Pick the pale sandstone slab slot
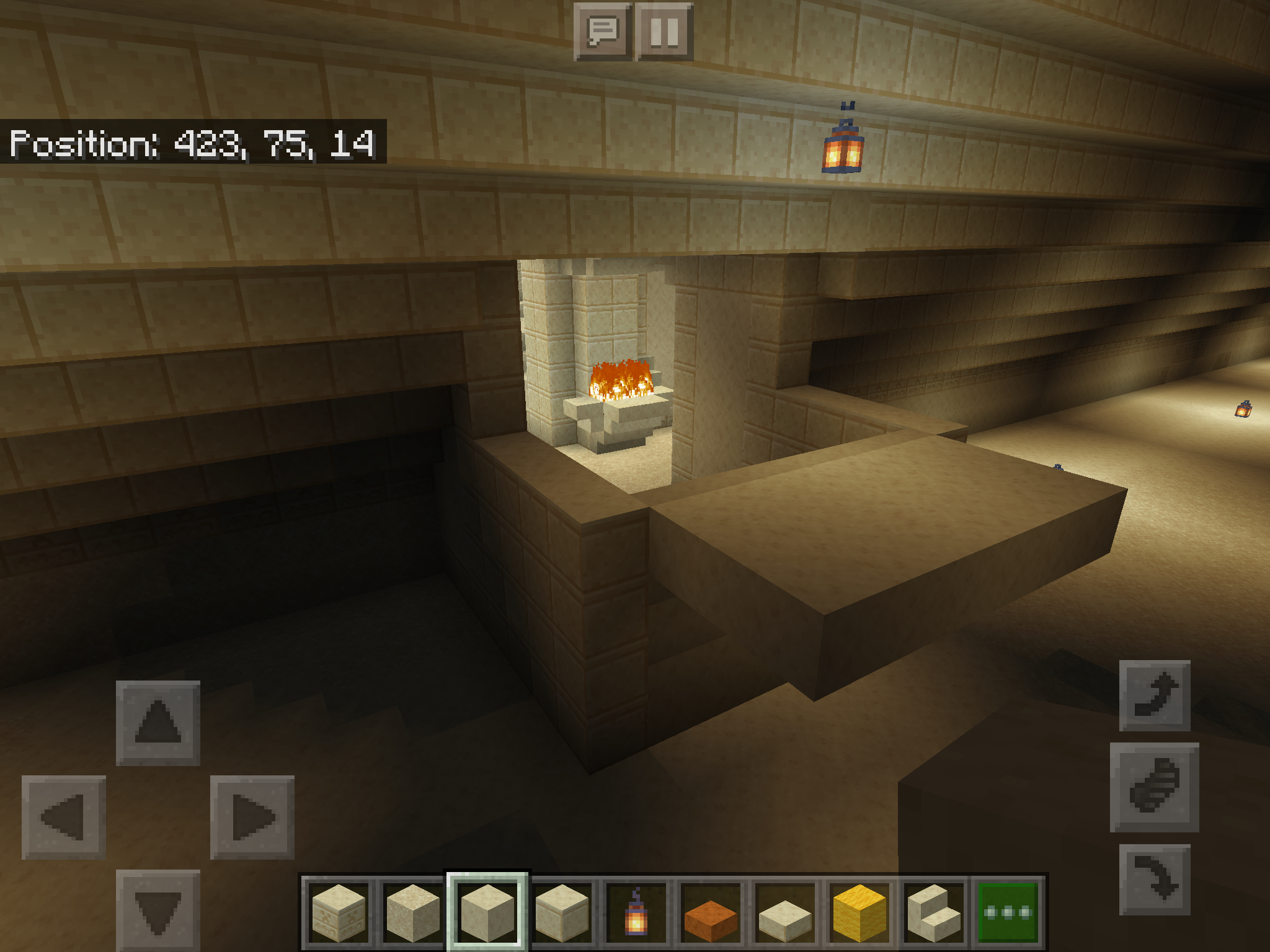The height and width of the screenshot is (952, 1270). click(784, 912)
